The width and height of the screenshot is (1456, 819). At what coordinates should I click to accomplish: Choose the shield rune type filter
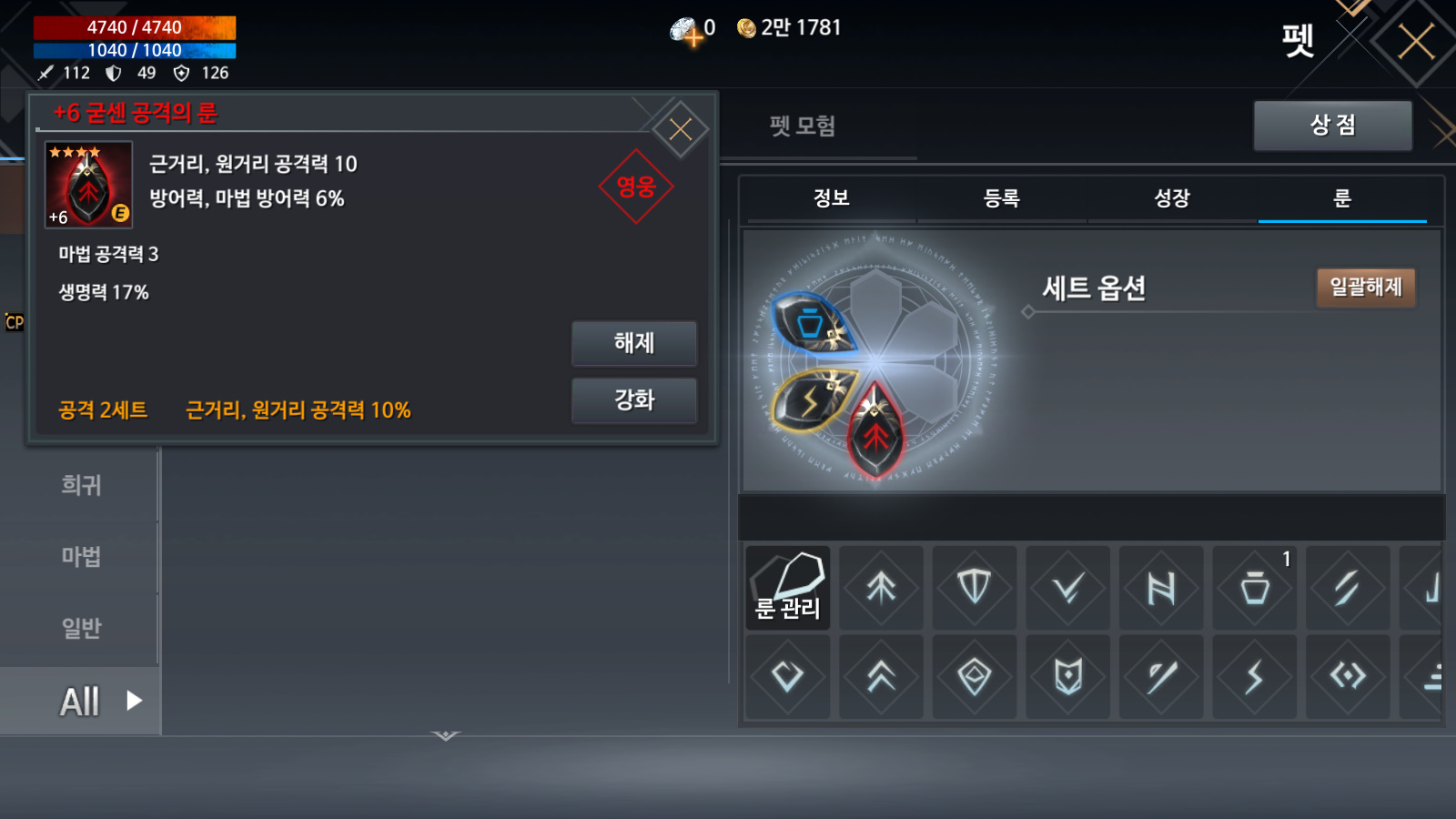click(x=975, y=588)
